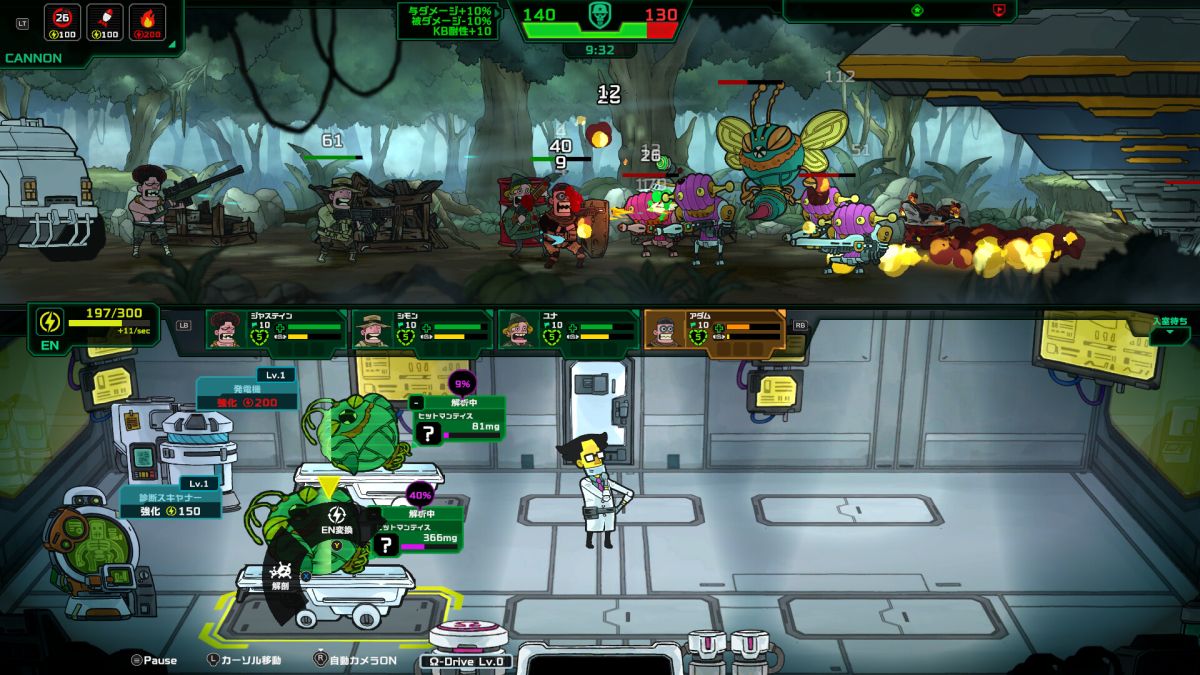Screen dimensions: 1200x675
Task: Upgrade the 診断スキャナー for 150
Action: tap(170, 503)
